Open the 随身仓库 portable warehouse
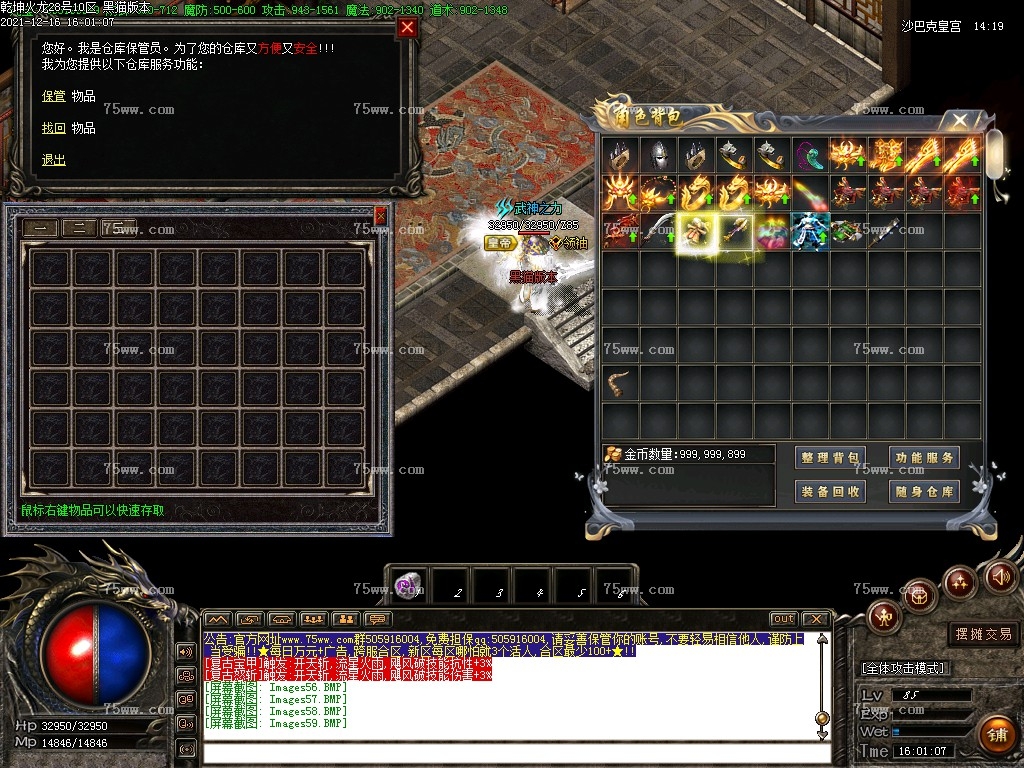Screen dimensions: 1024x768 924,491
